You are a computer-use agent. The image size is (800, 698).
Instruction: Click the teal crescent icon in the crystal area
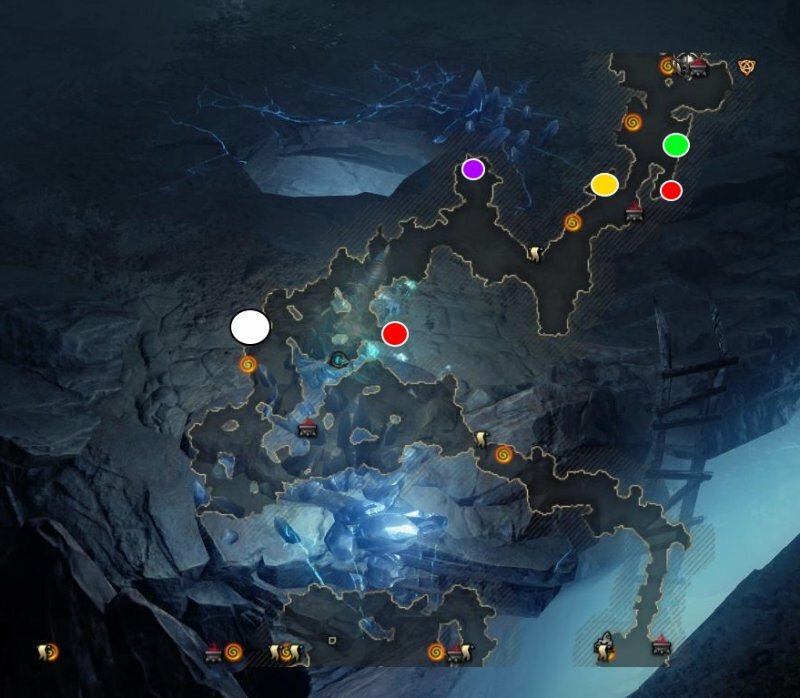(x=339, y=358)
